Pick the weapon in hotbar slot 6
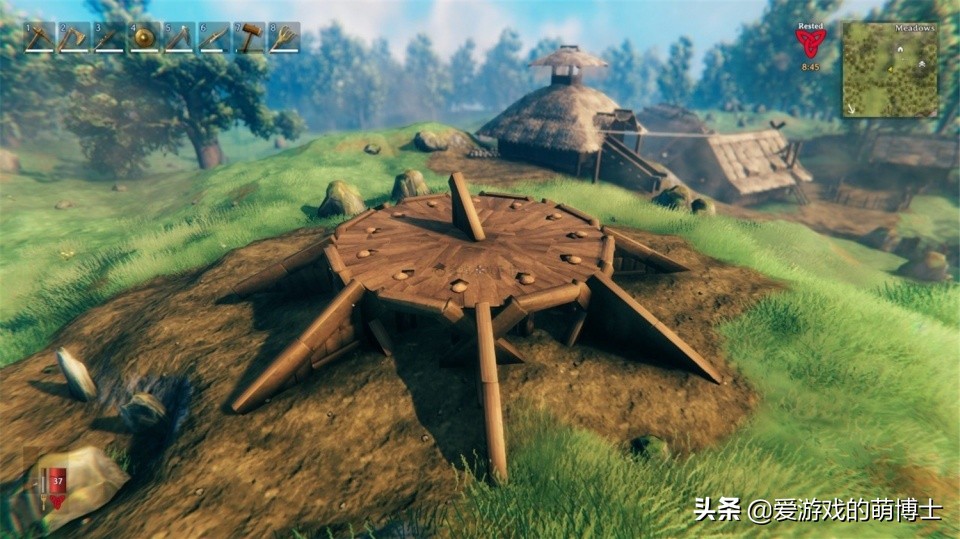This screenshot has height=539, width=960. click(214, 37)
